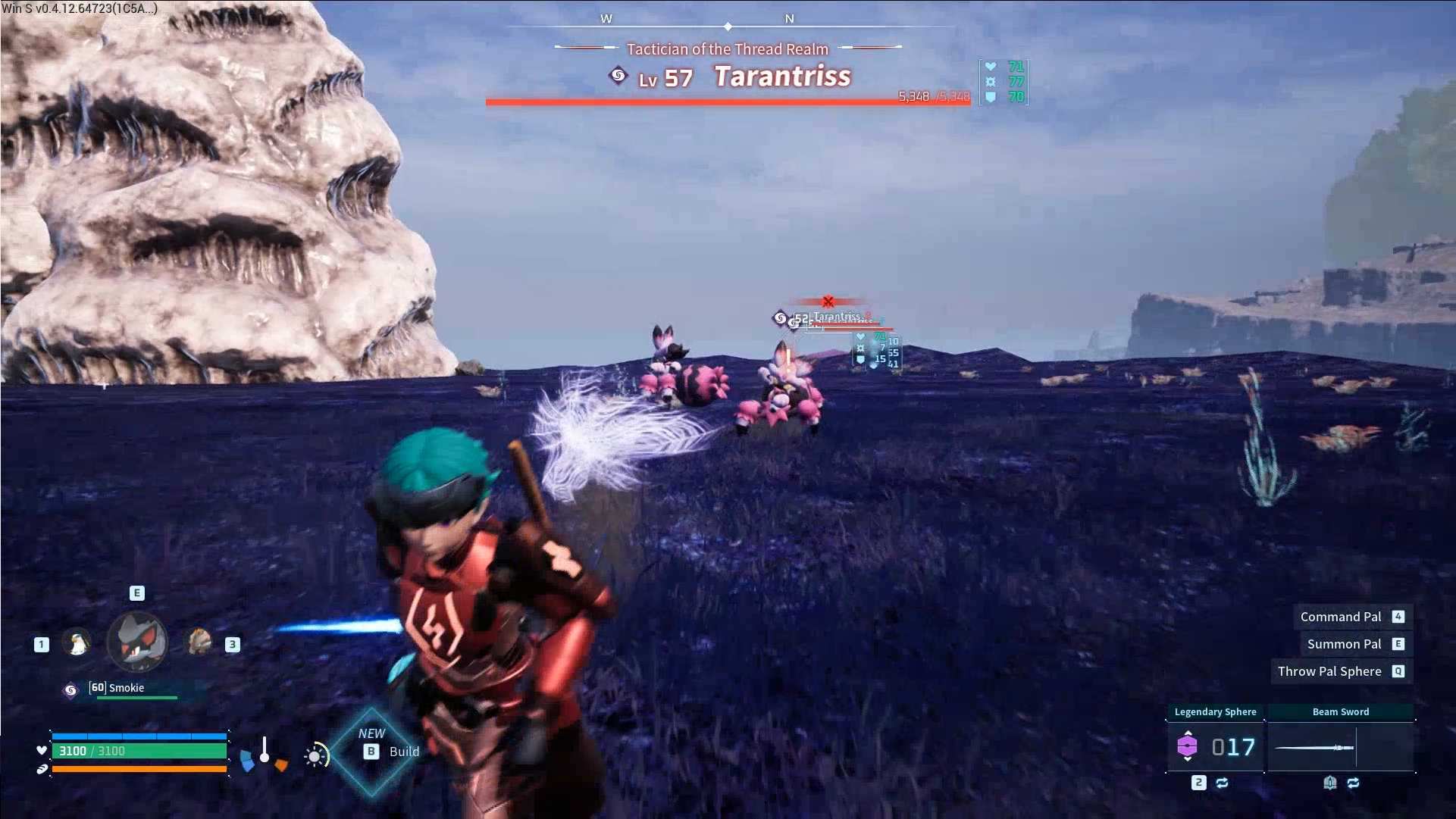Click the sun time-of-day indicator icon
Viewport: 1456px width, 819px height.
click(313, 755)
